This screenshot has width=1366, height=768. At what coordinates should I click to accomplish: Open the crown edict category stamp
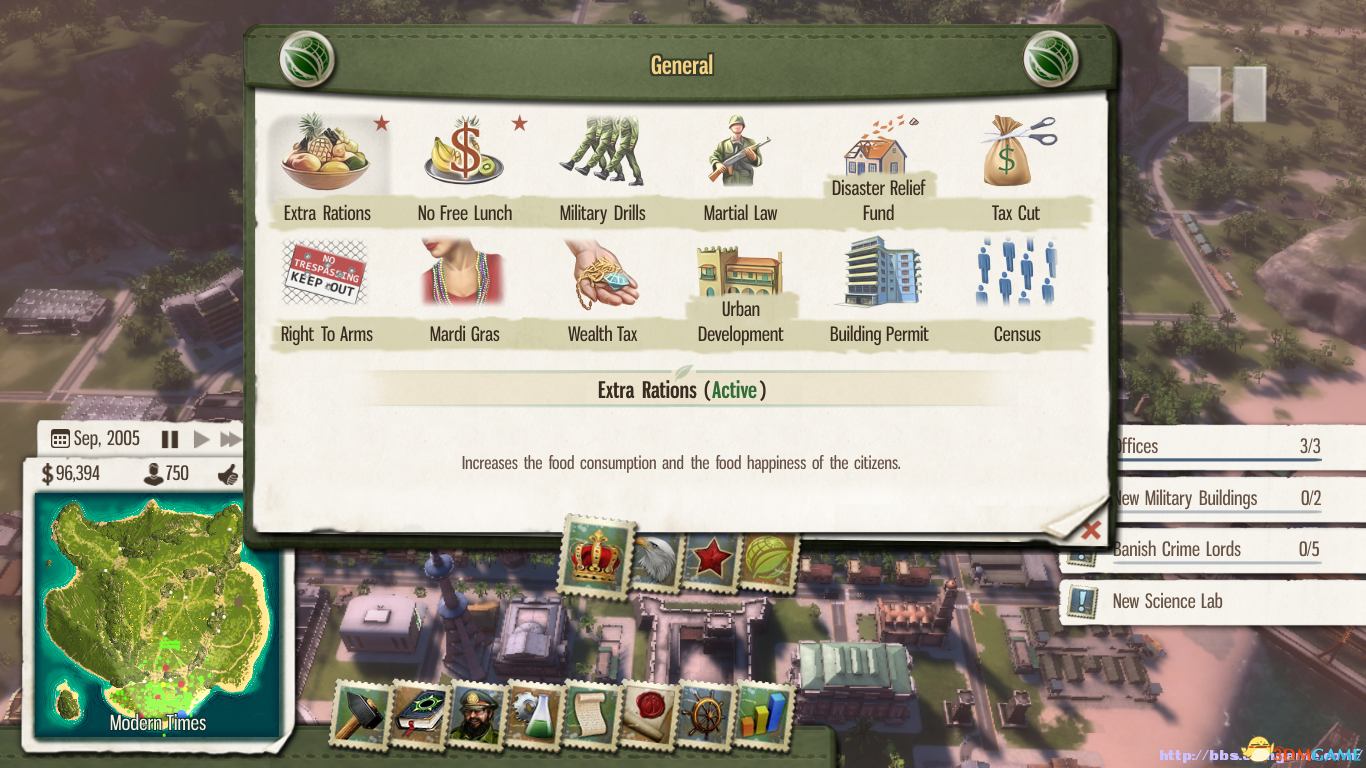tap(597, 556)
